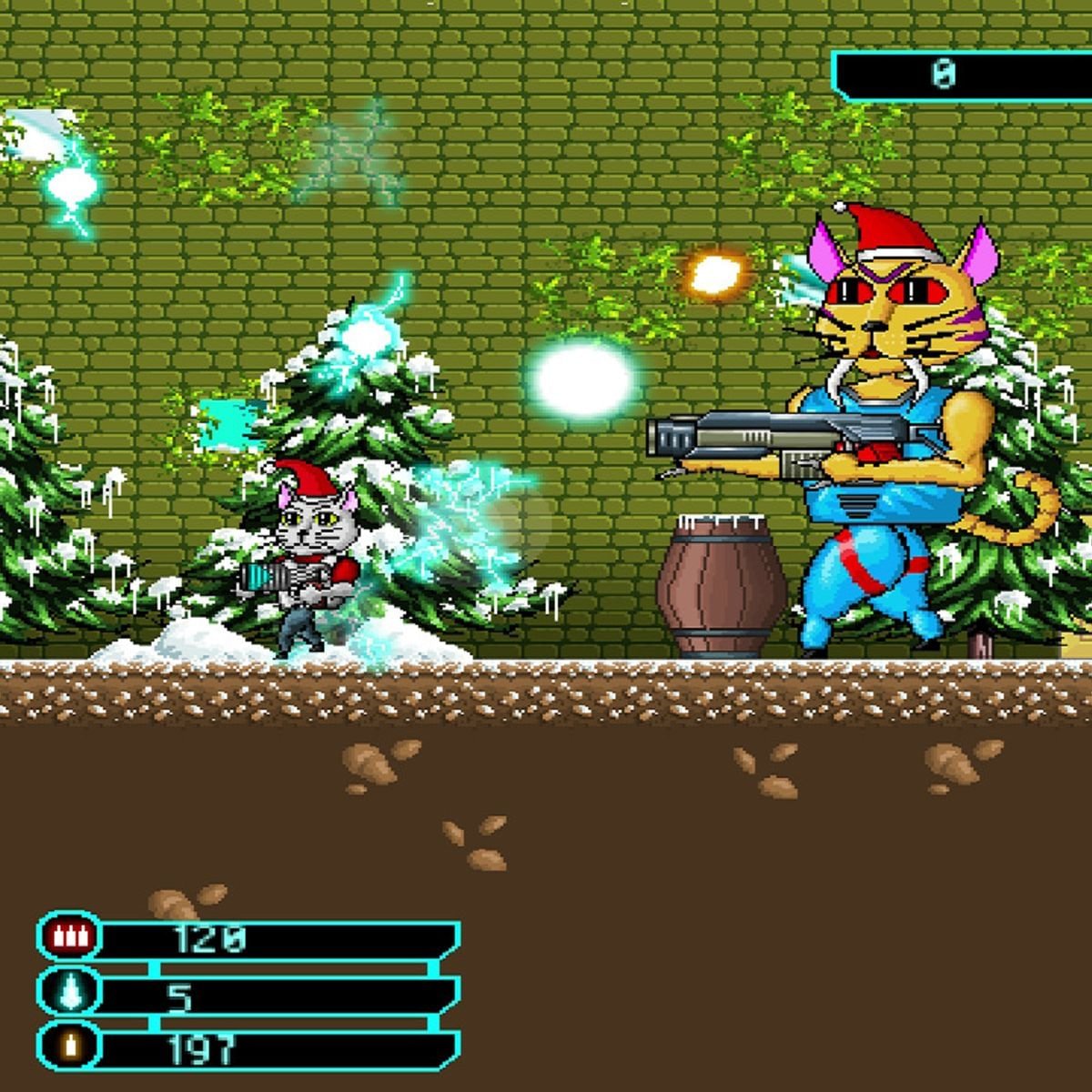Pick the orange single-bullet ammo icon
The height and width of the screenshot is (1092, 1092).
(x=69, y=1046)
